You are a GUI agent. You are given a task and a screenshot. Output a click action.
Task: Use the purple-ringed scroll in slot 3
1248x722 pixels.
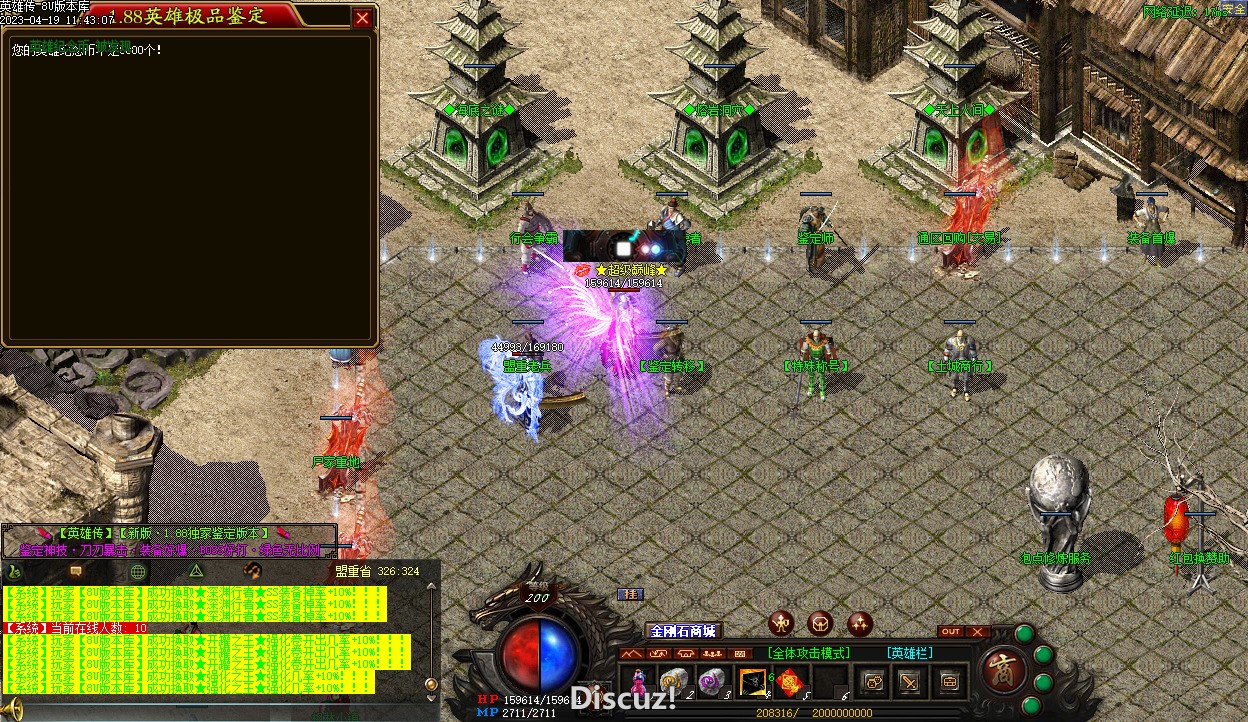tap(711, 682)
